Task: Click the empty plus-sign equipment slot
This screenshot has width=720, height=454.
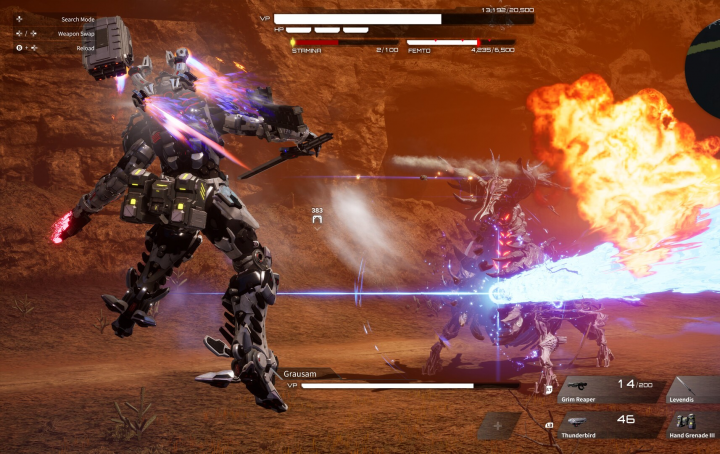Action: click(498, 425)
